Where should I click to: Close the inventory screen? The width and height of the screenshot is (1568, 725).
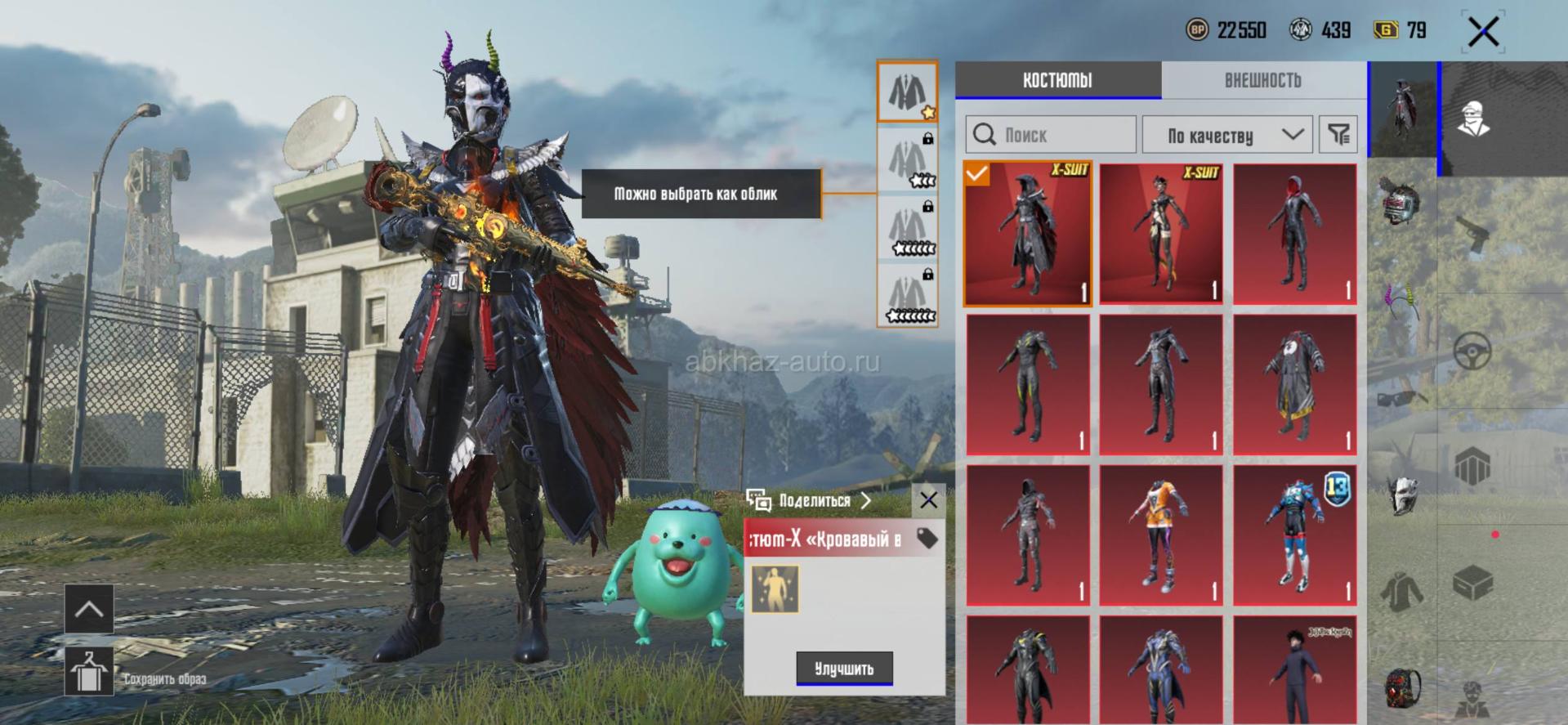pos(1483,33)
